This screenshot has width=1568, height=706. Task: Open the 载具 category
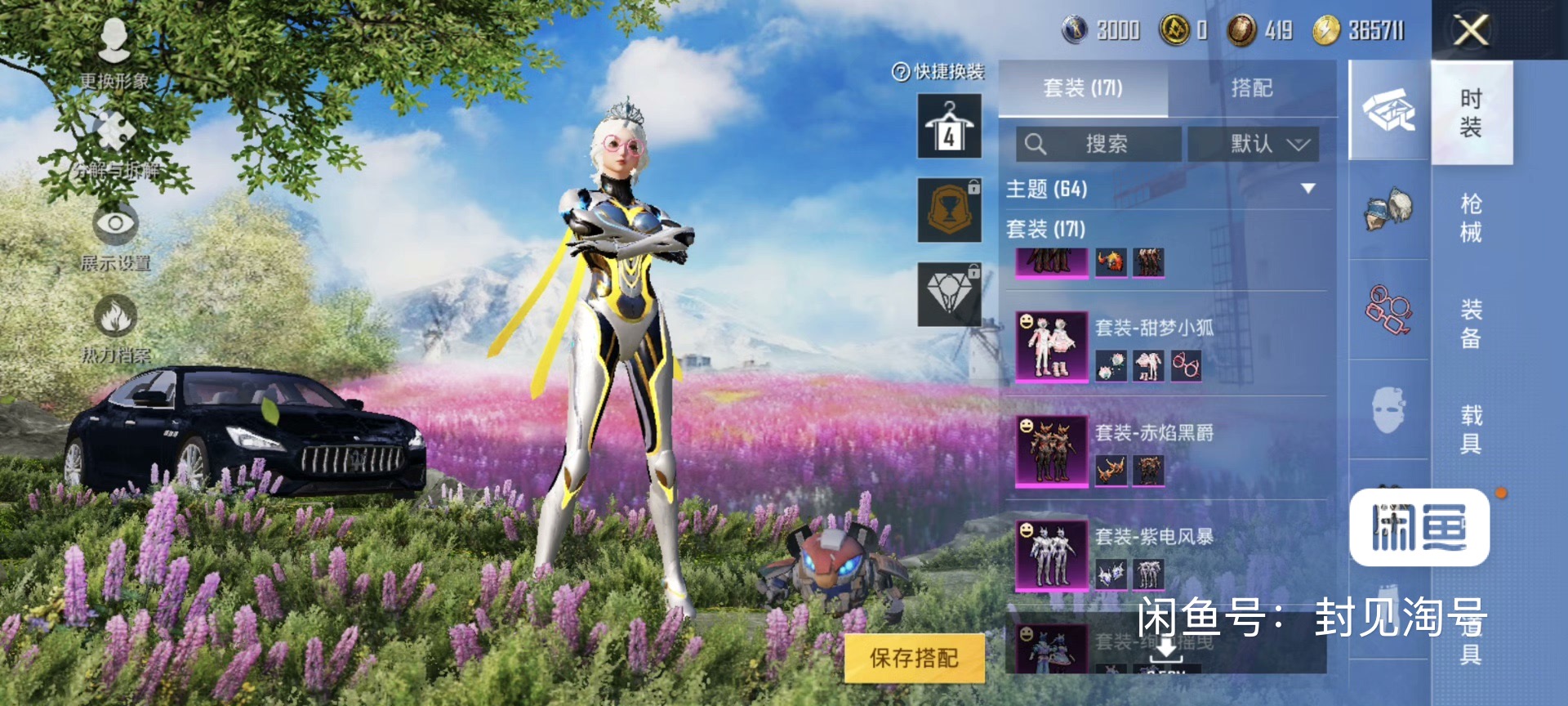(1471, 428)
